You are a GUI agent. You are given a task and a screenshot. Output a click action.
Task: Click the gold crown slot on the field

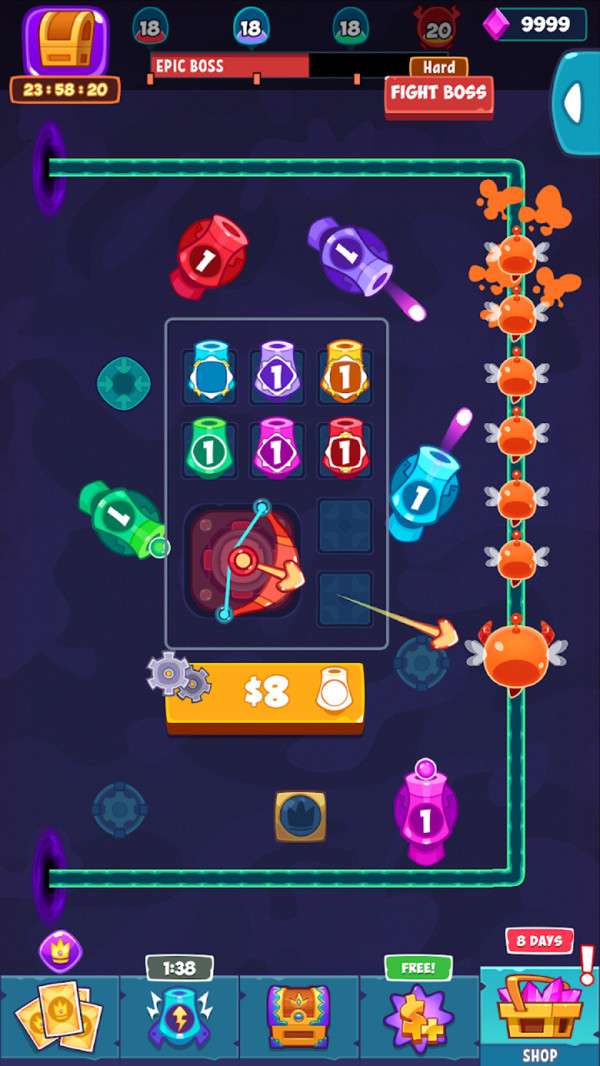coord(300,815)
